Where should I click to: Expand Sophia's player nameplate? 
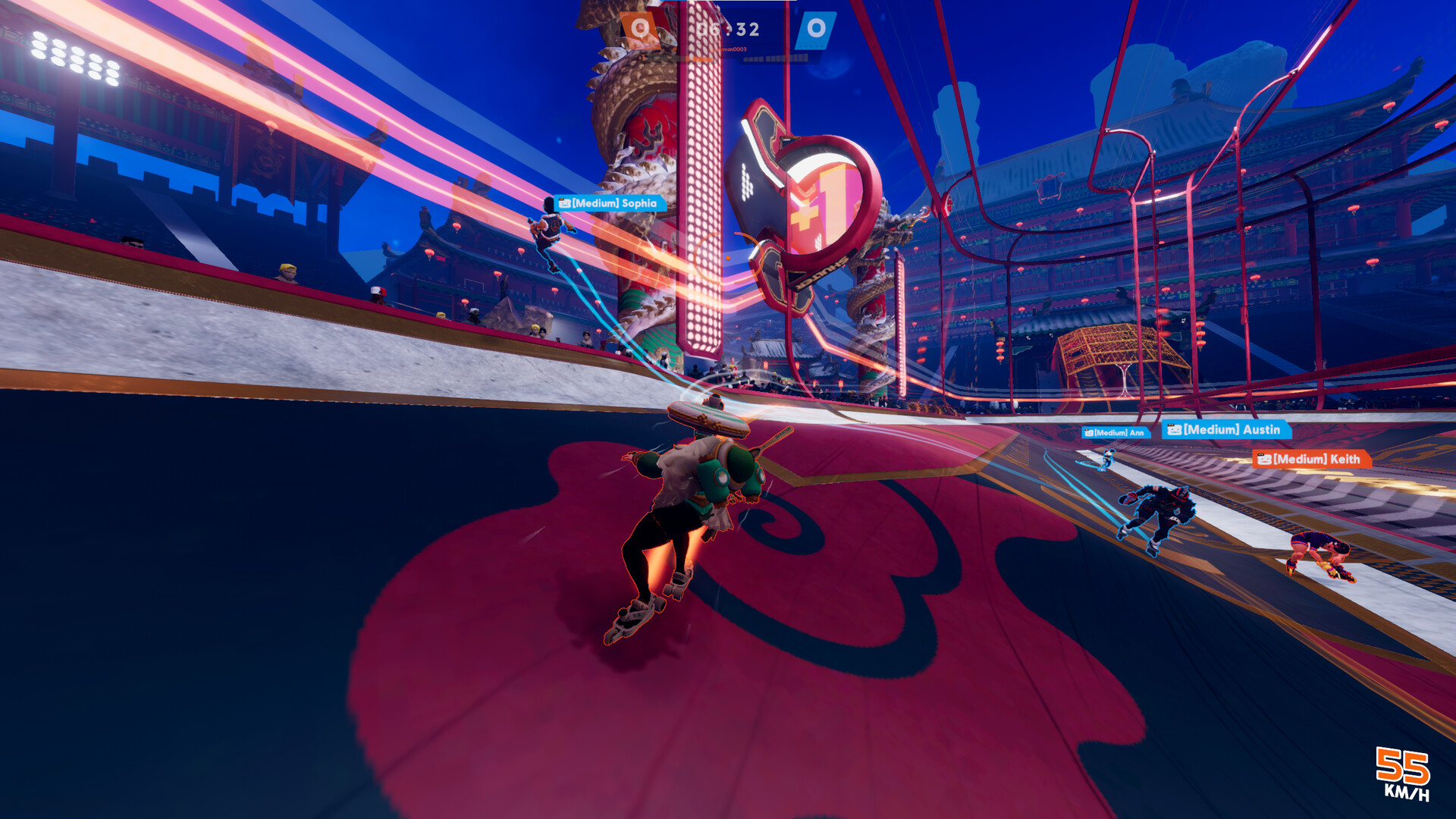click(610, 203)
